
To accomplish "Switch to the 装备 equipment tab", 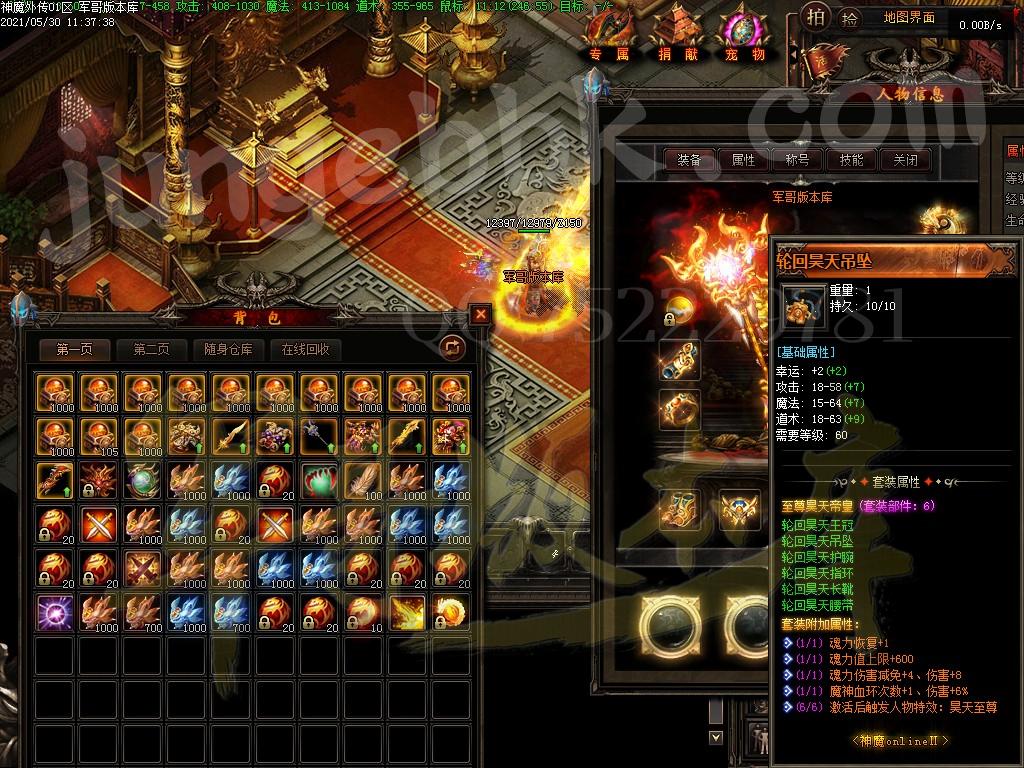I will 689,160.
